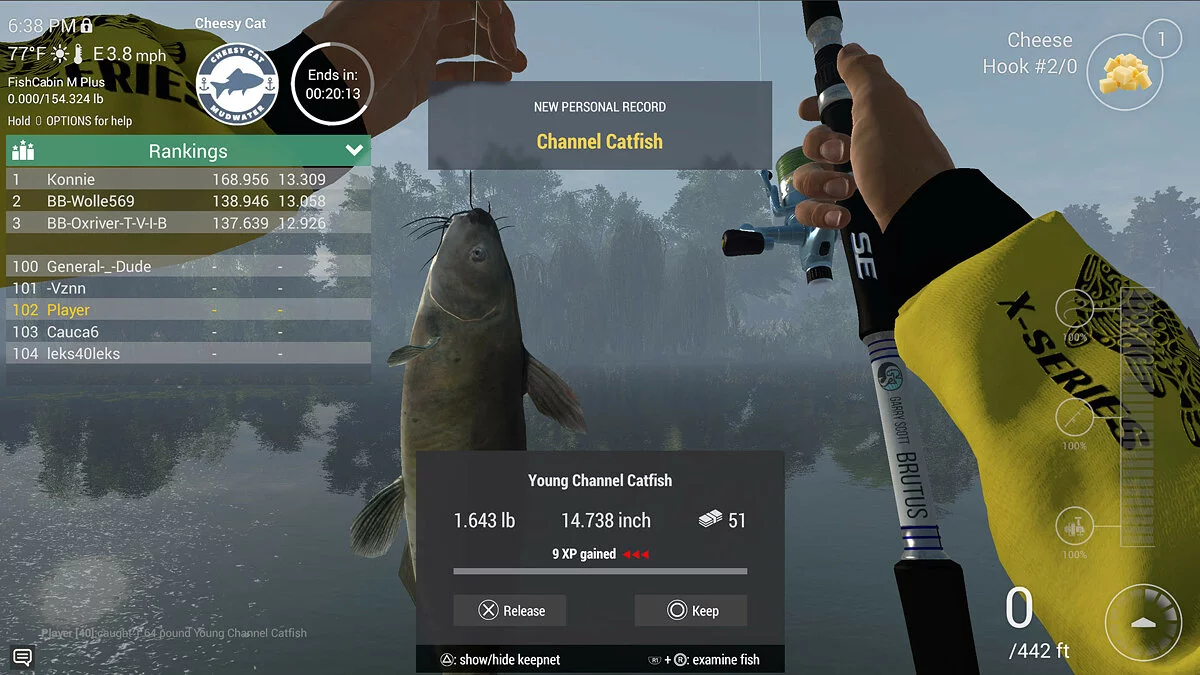The height and width of the screenshot is (675, 1200).
Task: Collapse the Rankings panel arrow
Action: (x=354, y=151)
